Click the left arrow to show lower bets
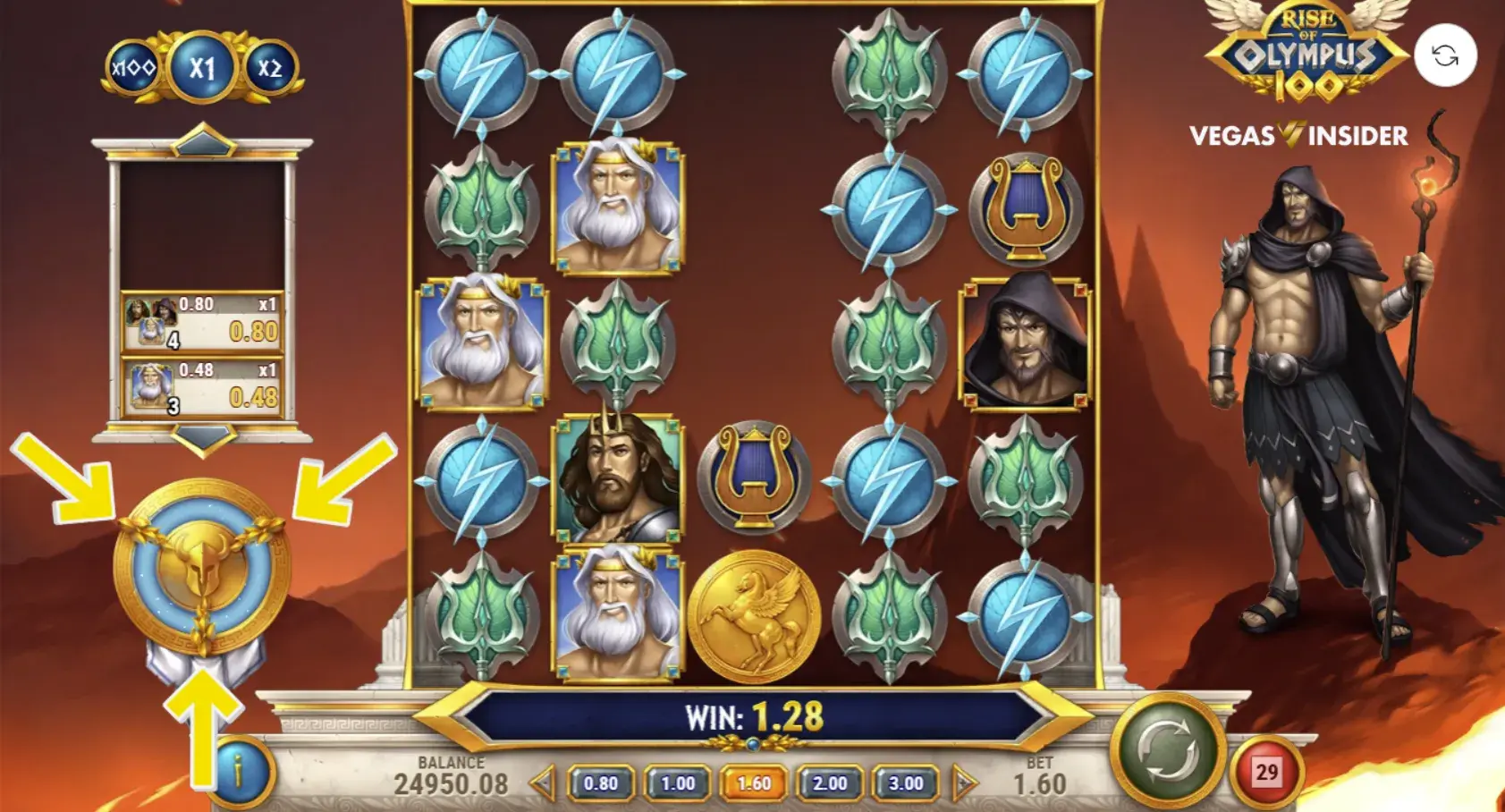 point(543,782)
